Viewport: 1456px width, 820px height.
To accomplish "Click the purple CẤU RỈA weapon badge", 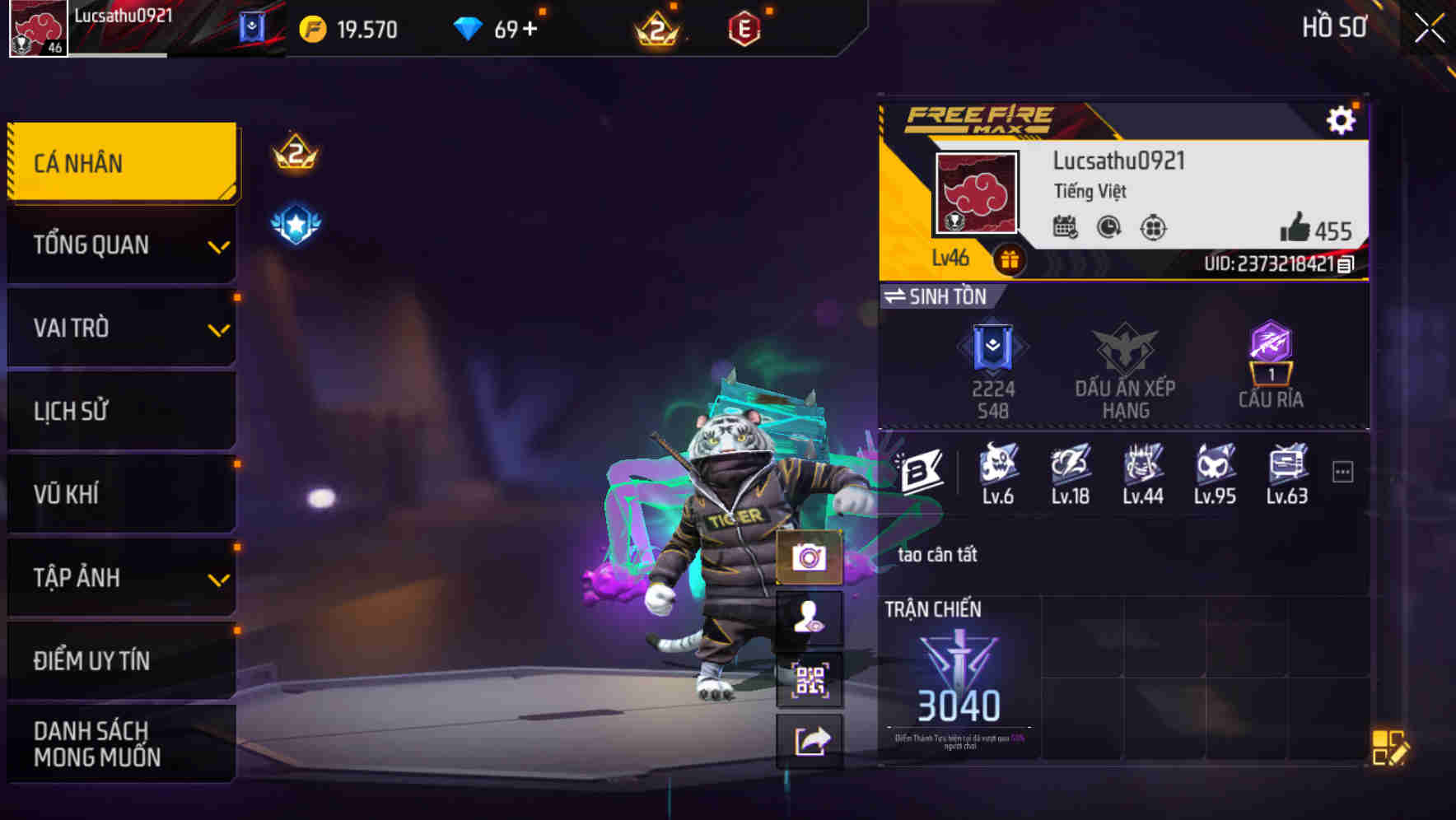I will coord(1272,352).
